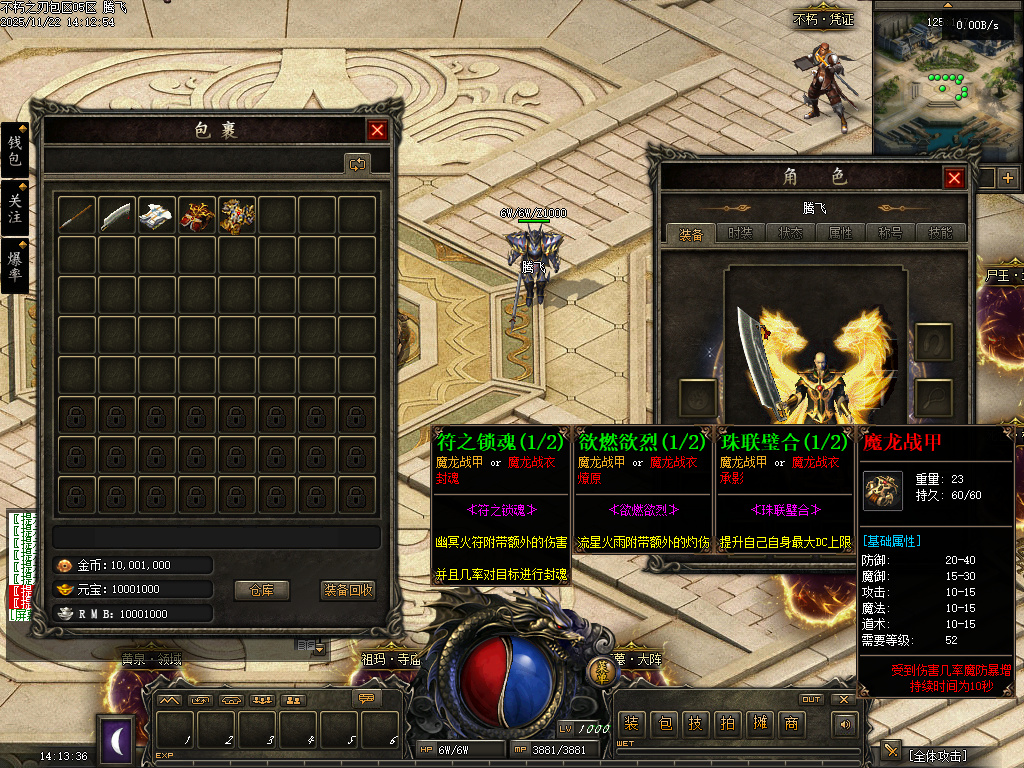This screenshot has height=768, width=1024.
Task: Click the bag sort arrows button
Action: [x=357, y=163]
